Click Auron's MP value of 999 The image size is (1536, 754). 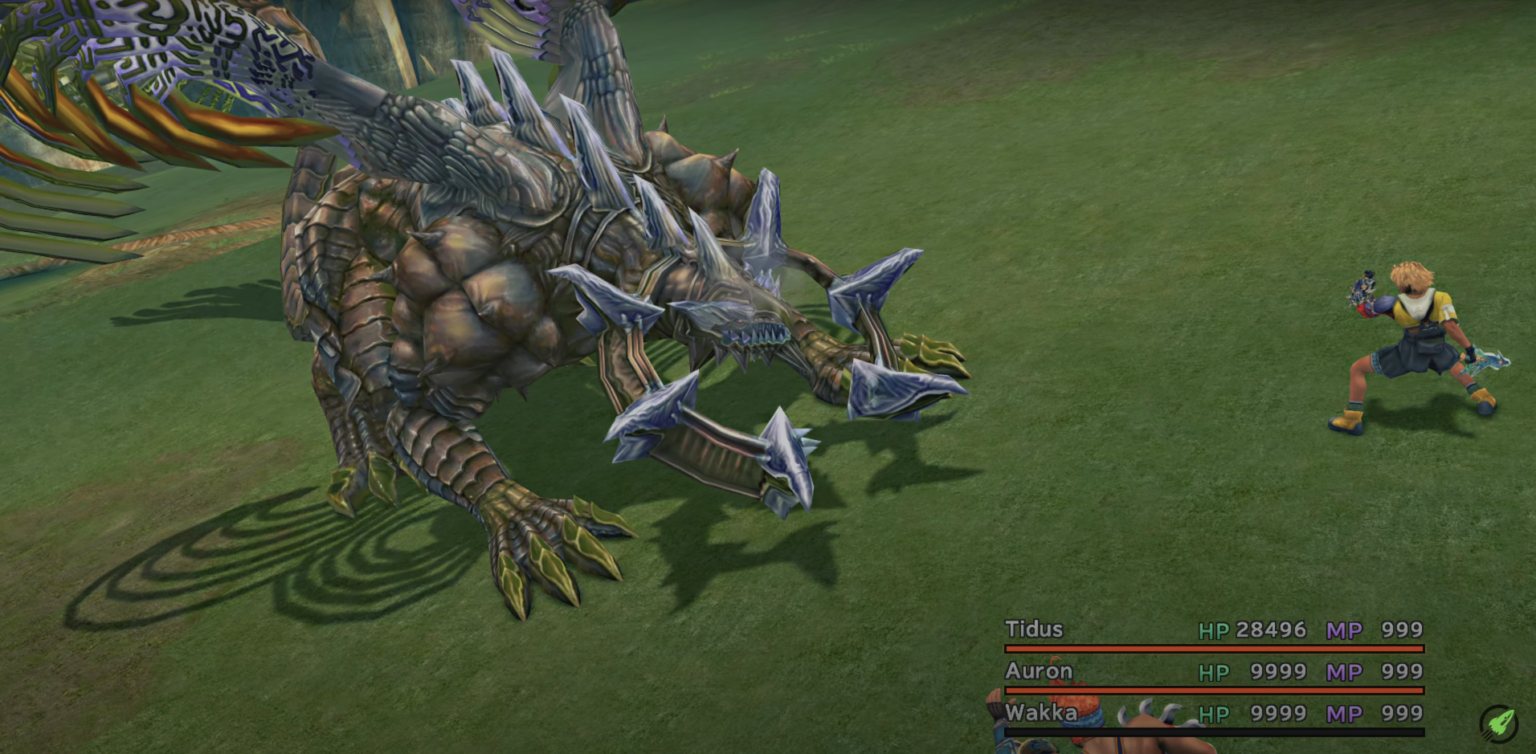pos(1400,671)
